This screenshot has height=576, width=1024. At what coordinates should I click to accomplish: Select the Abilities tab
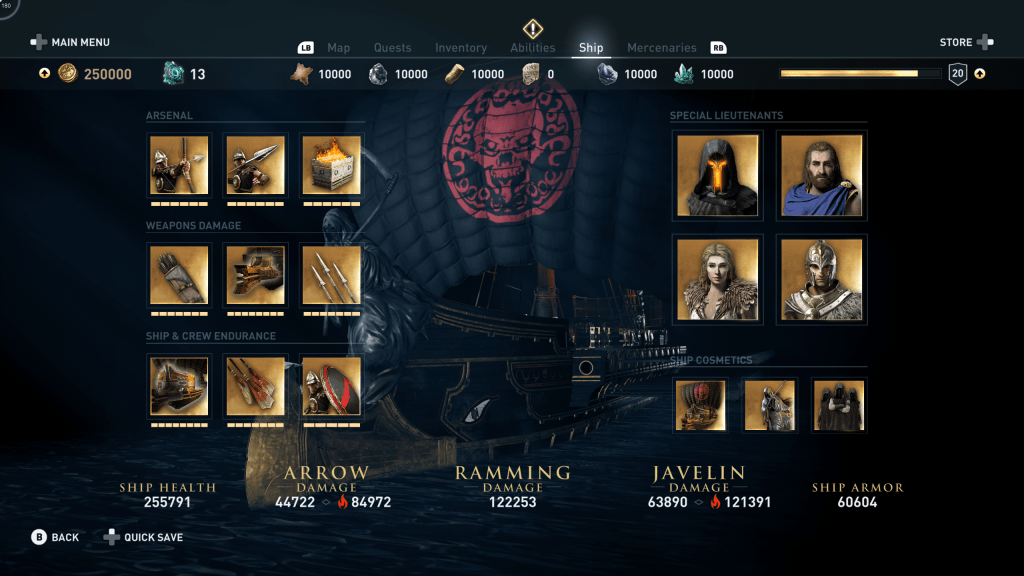[532, 48]
